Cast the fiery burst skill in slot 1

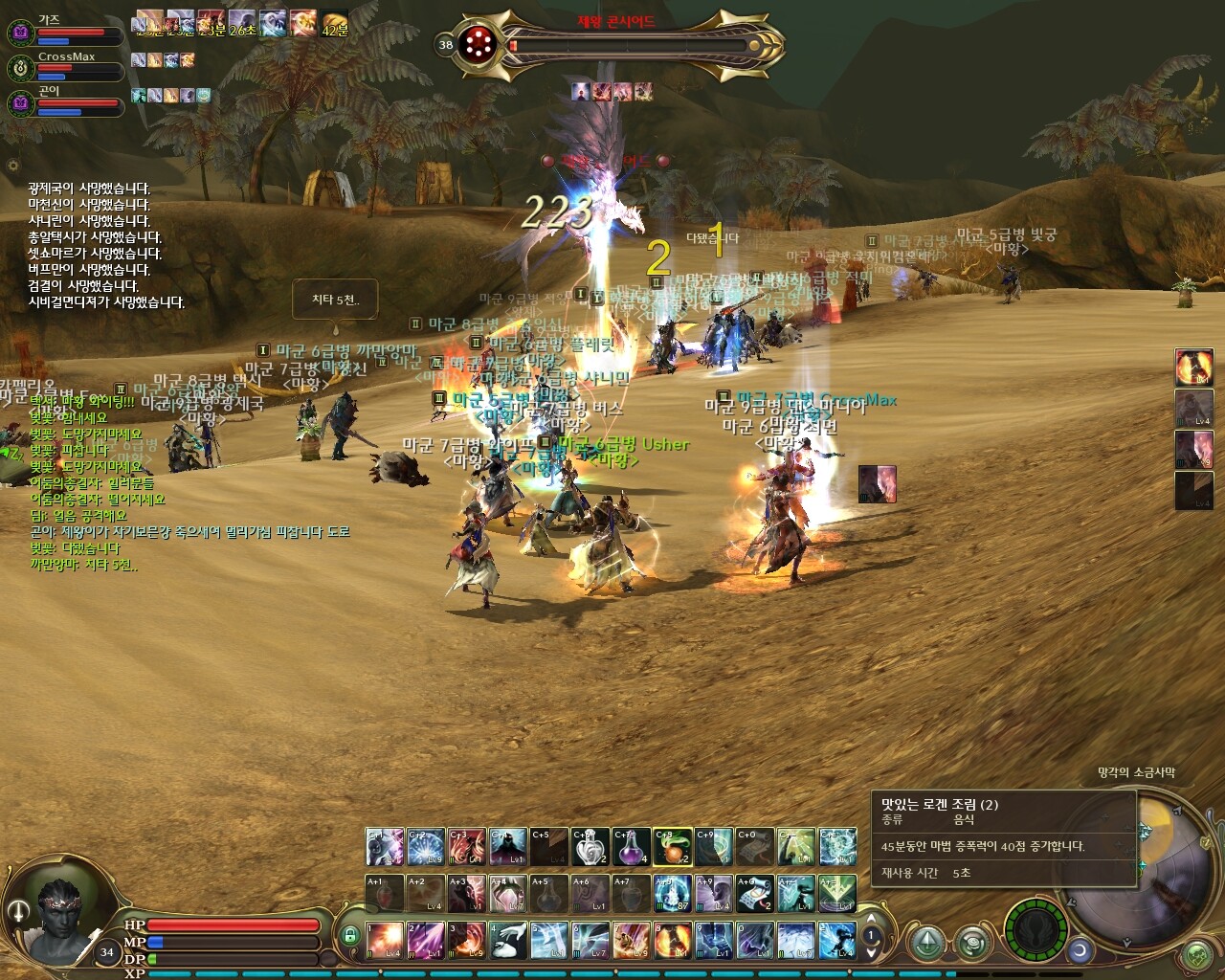(x=385, y=941)
